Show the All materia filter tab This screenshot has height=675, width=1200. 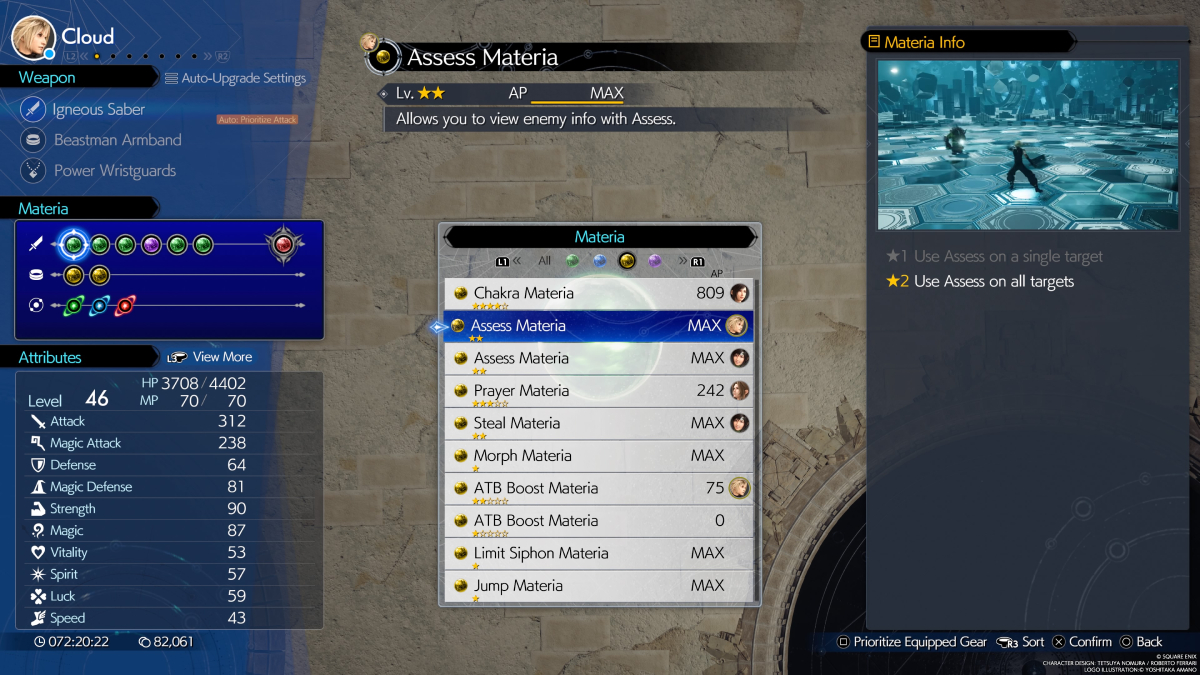click(x=544, y=261)
